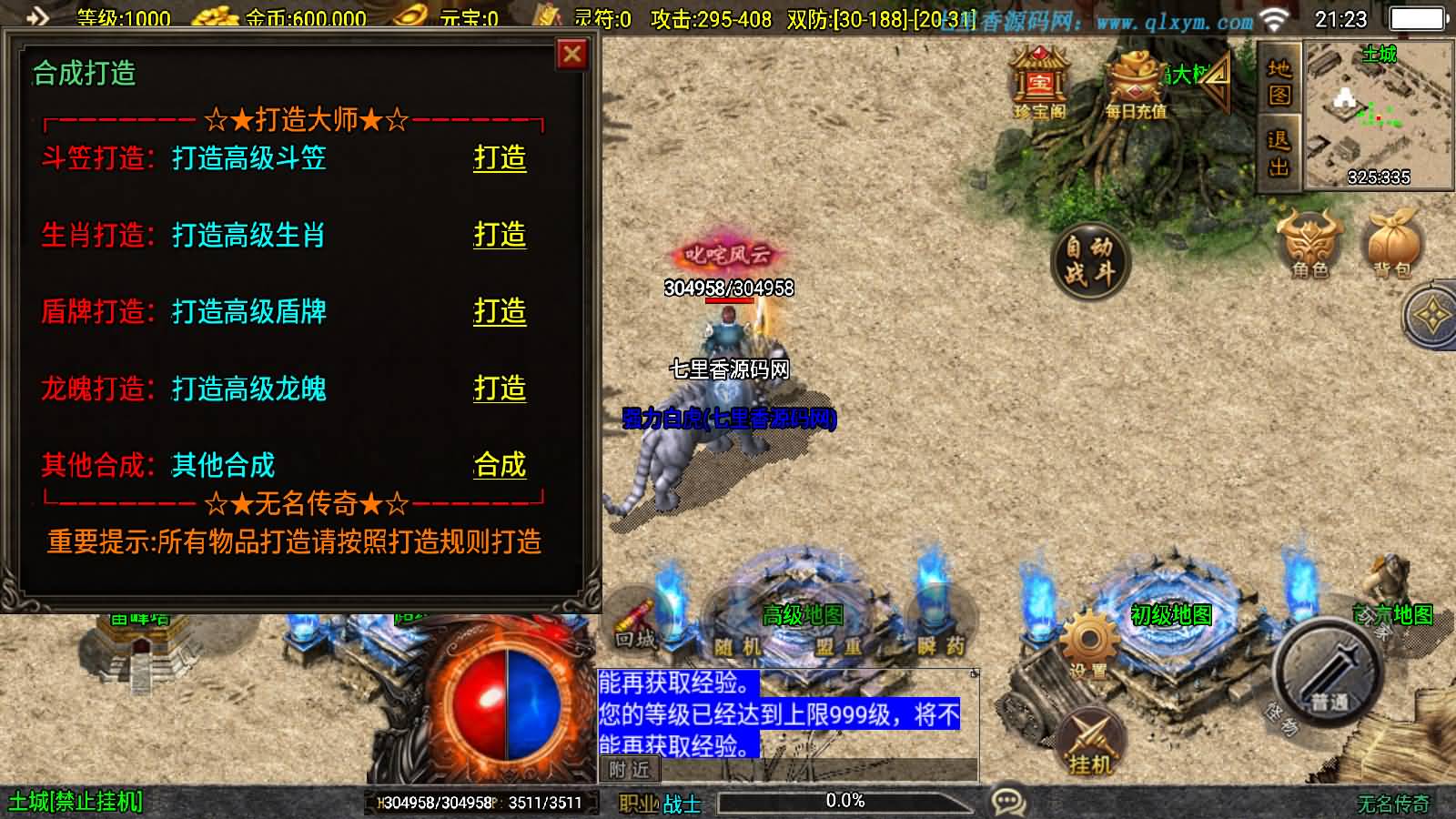The height and width of the screenshot is (819, 1456).
Task: Open the chat bubble icon in bottom bar
Action: (1006, 799)
